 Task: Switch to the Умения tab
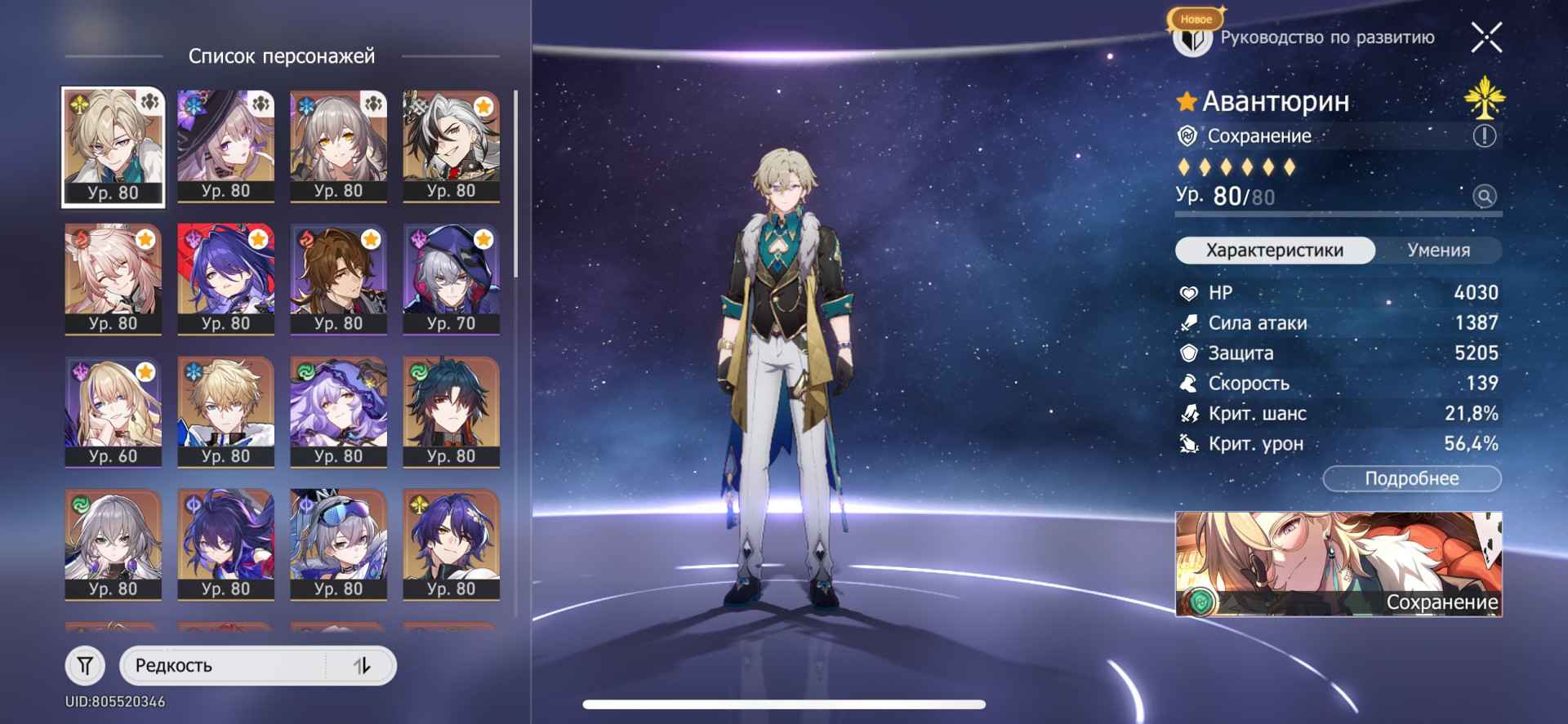1441,251
